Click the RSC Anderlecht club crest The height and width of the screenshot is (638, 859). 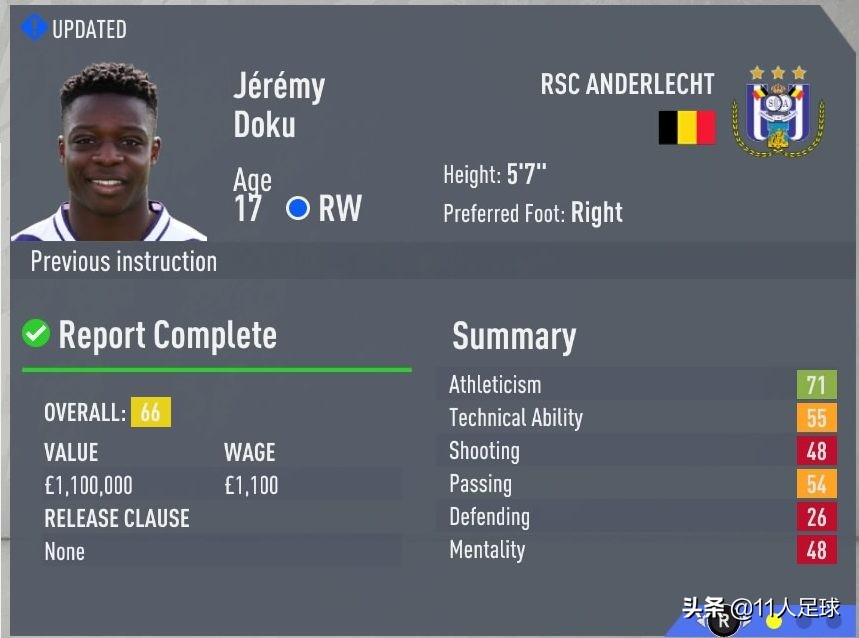pyautogui.click(x=777, y=112)
